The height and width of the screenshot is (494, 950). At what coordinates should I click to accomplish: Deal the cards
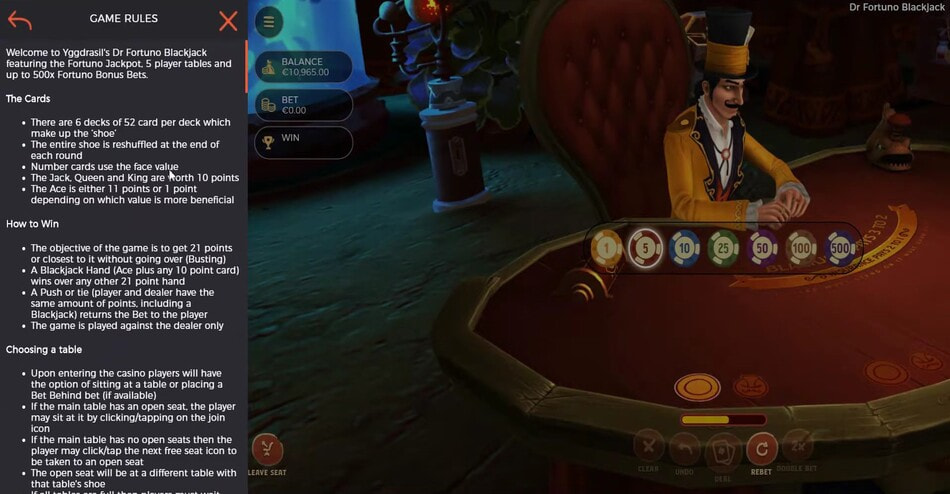tap(723, 450)
